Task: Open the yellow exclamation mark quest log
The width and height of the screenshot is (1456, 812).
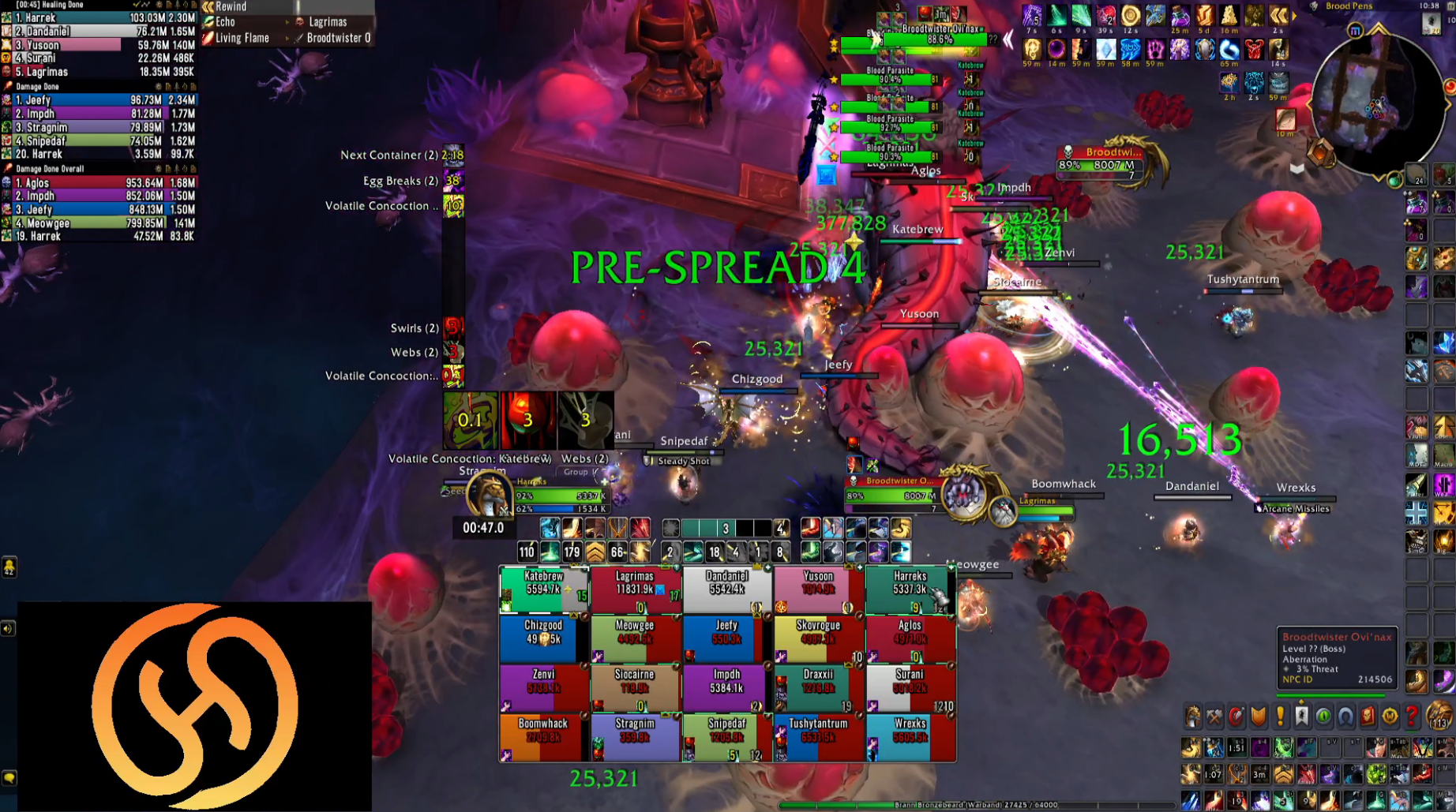Action: click(1280, 716)
